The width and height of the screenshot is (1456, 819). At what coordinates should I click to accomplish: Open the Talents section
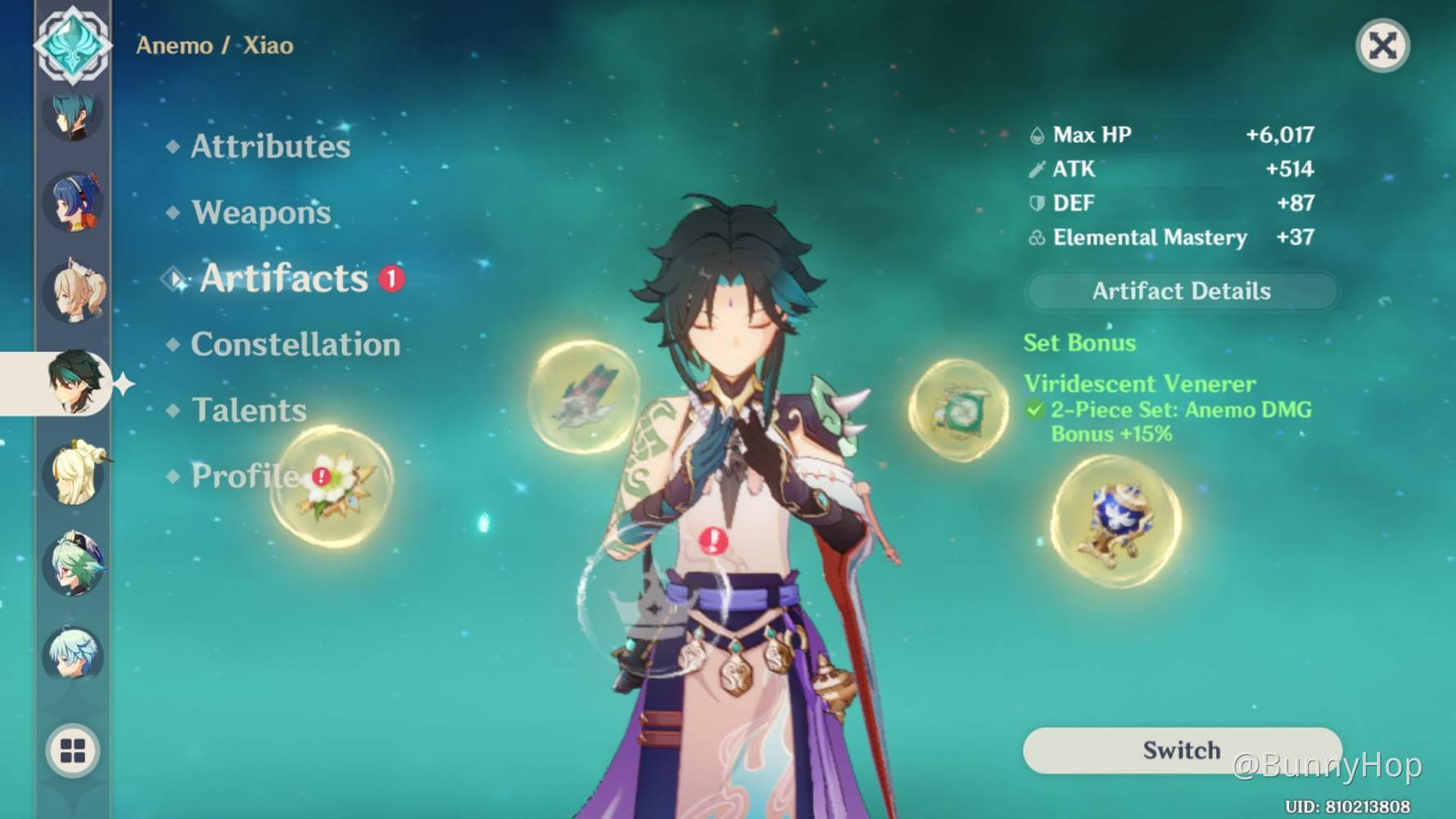(249, 409)
